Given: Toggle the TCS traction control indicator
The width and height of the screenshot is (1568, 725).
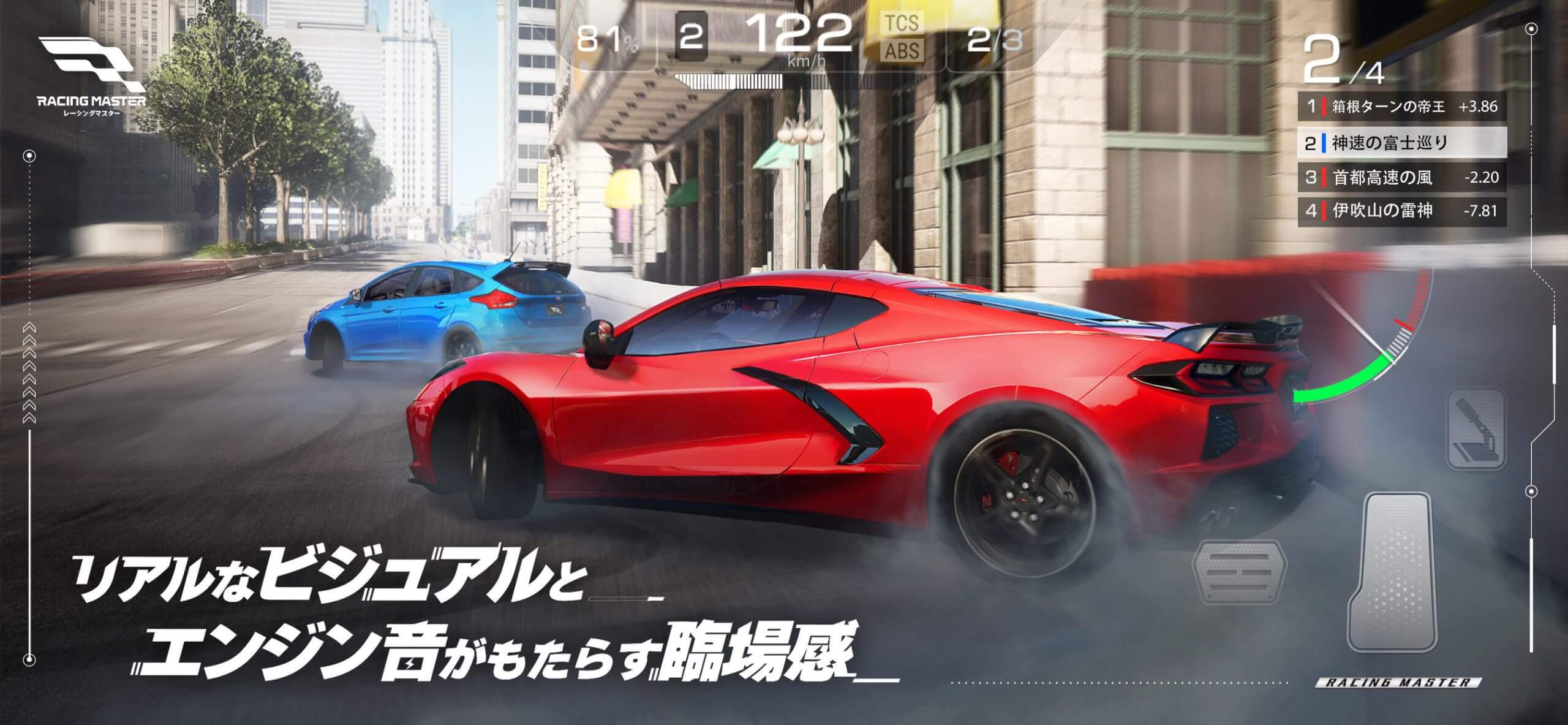Looking at the screenshot, I should (x=902, y=21).
